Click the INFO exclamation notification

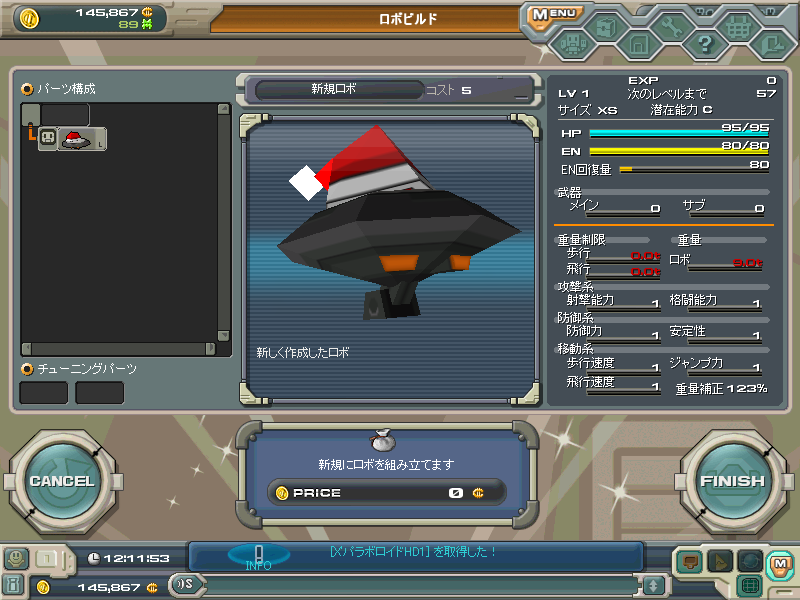click(x=258, y=555)
